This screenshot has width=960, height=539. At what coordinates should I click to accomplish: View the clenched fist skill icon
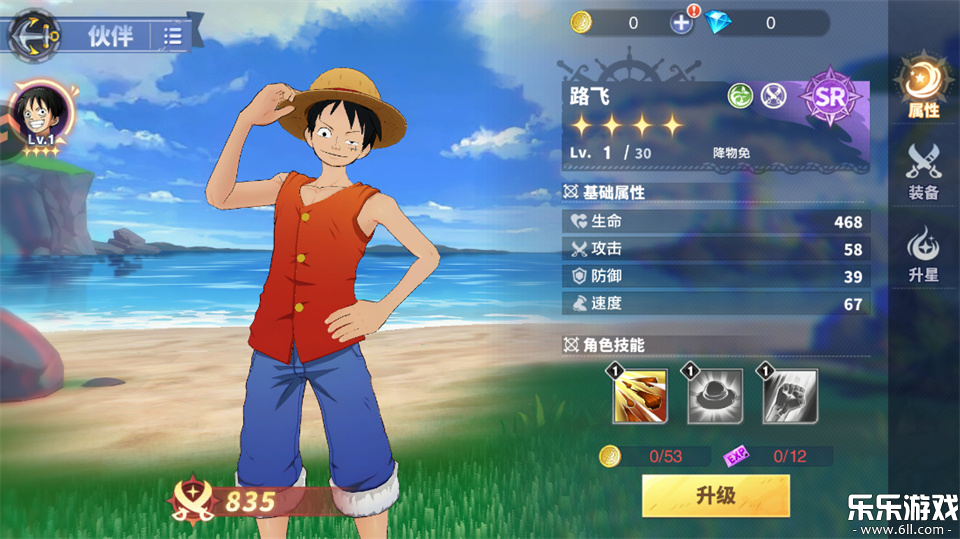pyautogui.click(x=791, y=397)
